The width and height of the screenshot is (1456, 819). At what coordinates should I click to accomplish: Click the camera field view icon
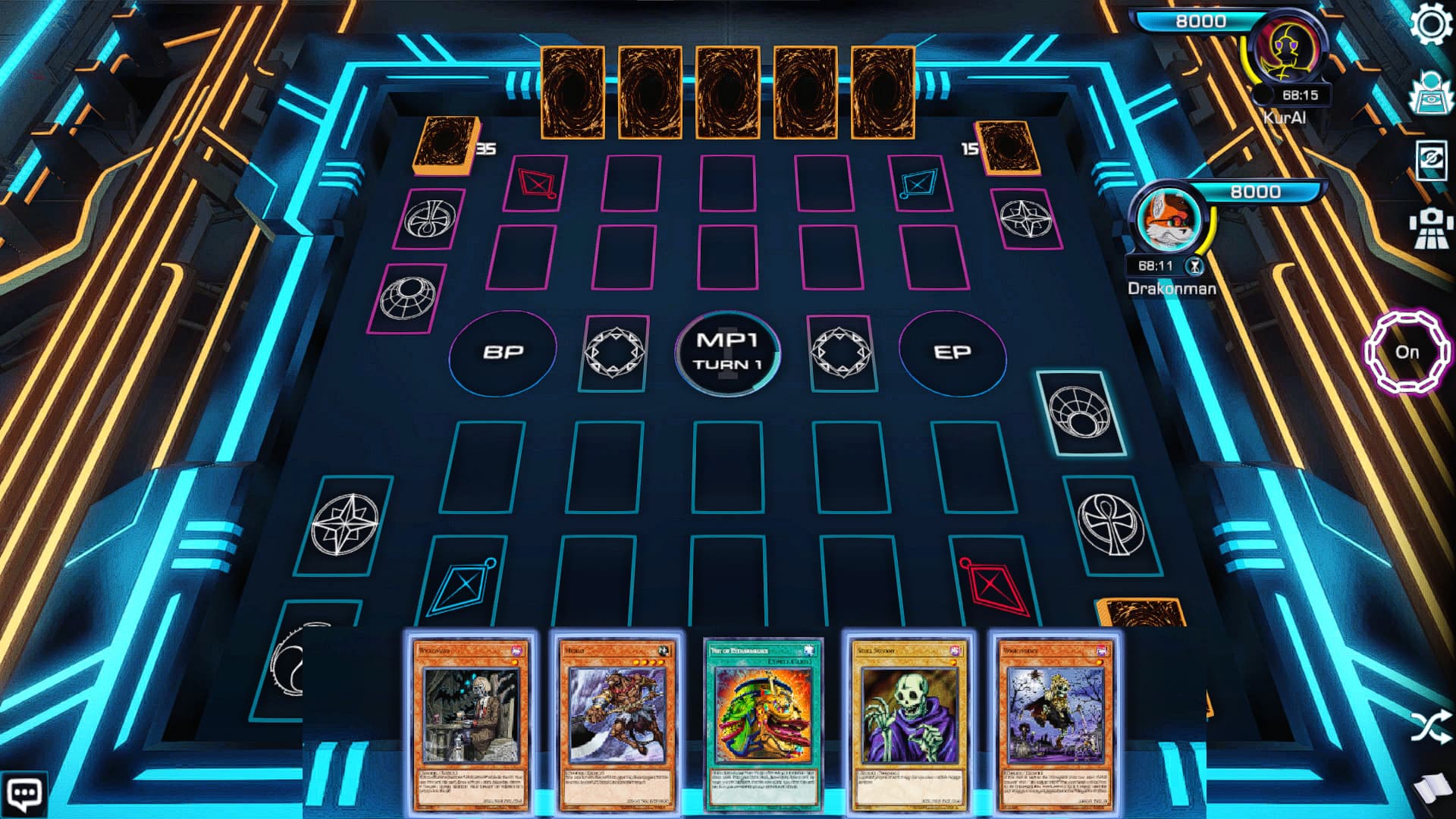point(1431,227)
